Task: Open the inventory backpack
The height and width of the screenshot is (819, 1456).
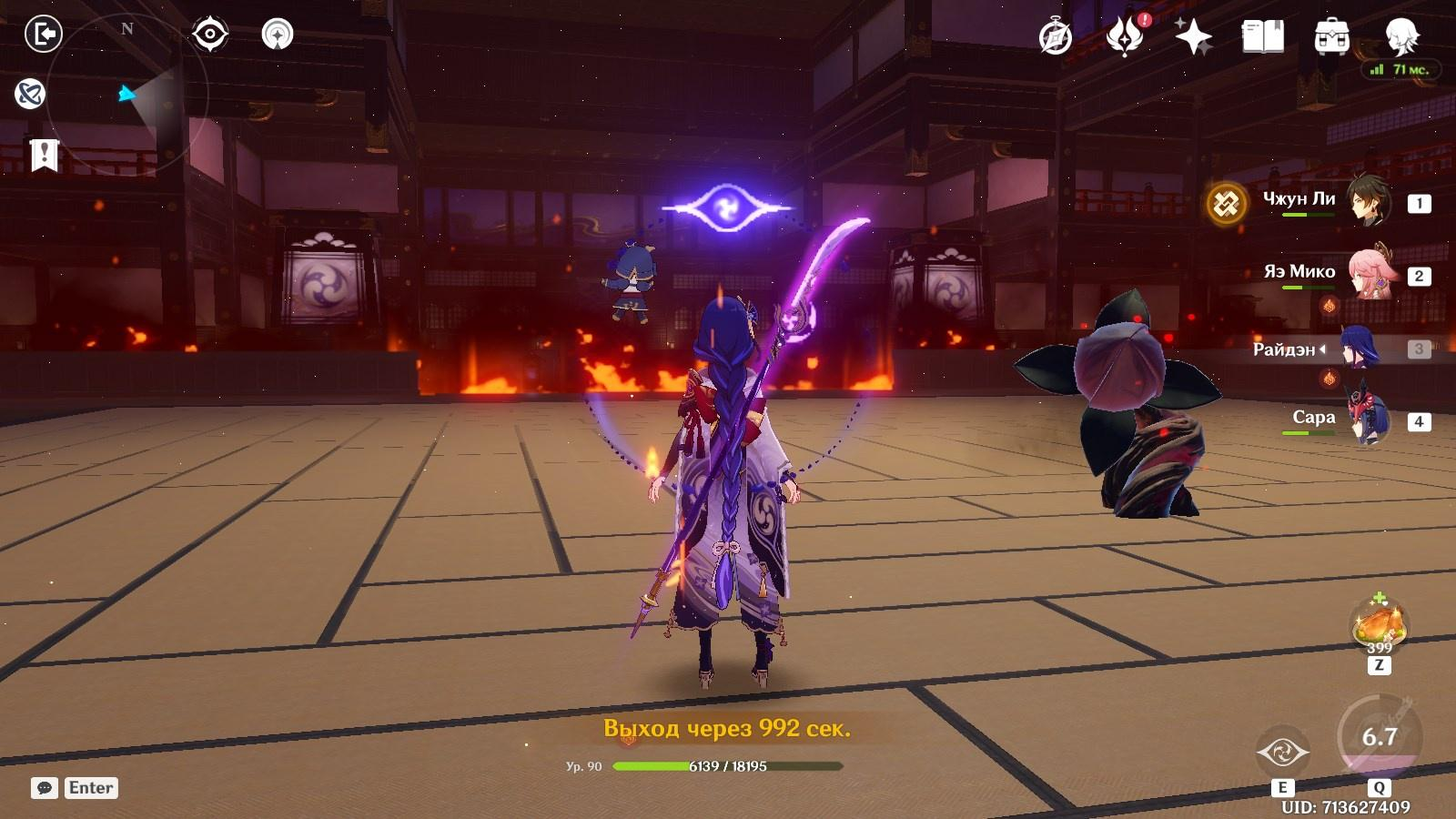Action: click(x=1331, y=37)
